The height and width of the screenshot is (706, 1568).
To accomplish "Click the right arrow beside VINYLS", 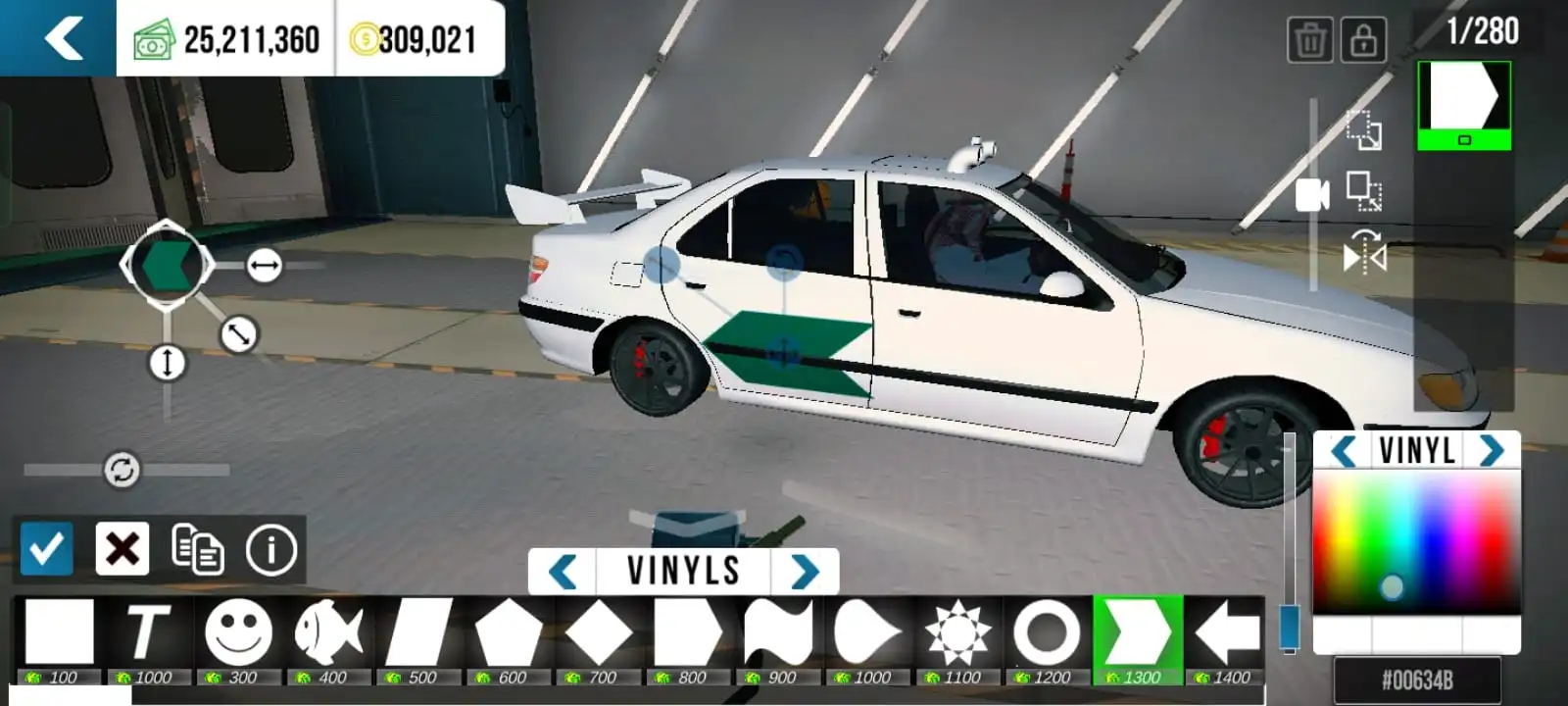I will point(806,570).
